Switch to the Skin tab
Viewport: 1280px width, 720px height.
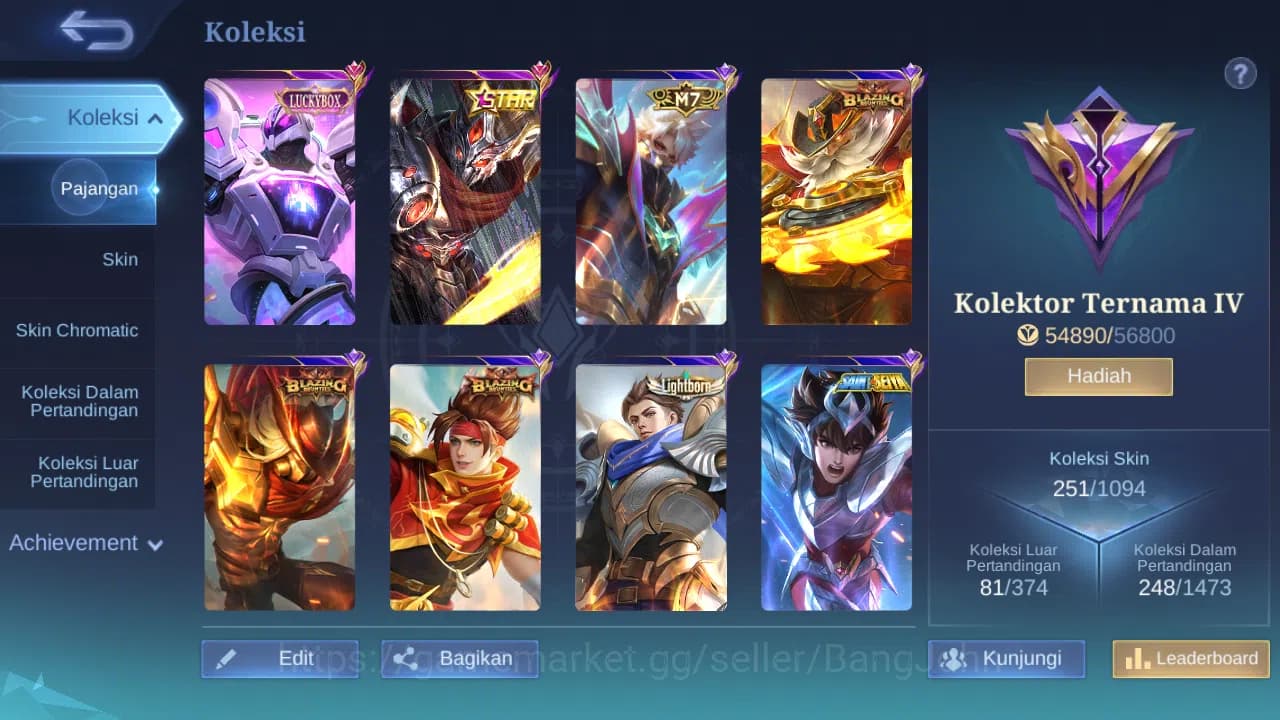[x=120, y=259]
